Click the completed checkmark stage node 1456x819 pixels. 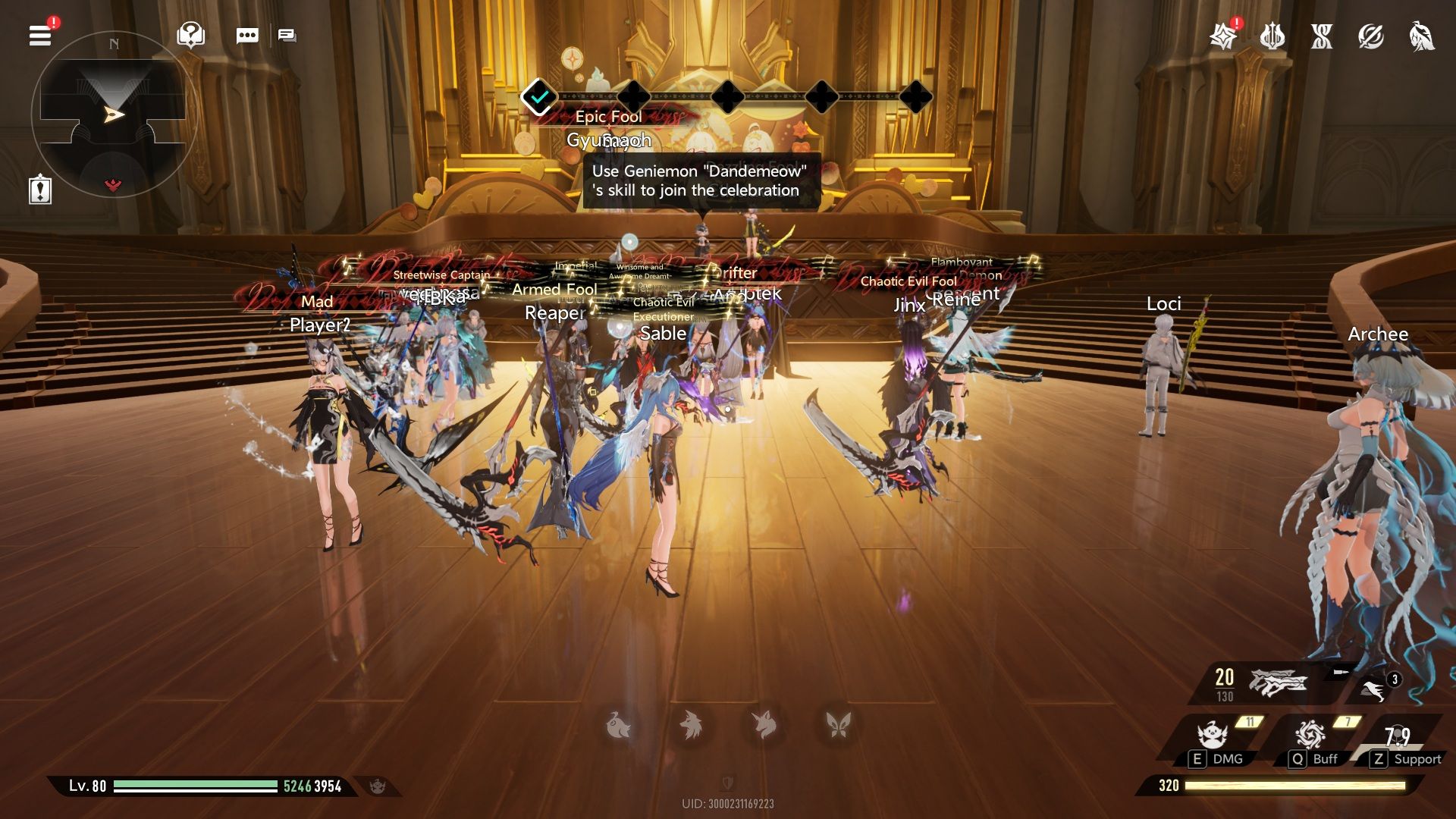(x=539, y=97)
